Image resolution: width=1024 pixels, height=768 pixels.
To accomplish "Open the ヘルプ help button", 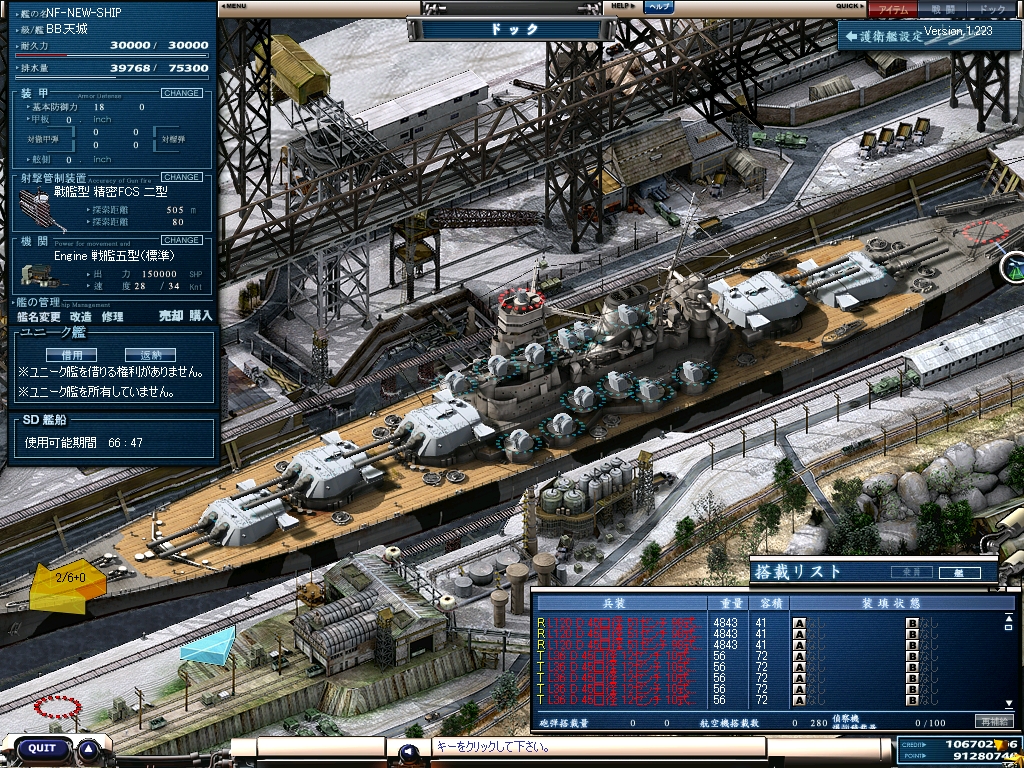I will [658, 7].
